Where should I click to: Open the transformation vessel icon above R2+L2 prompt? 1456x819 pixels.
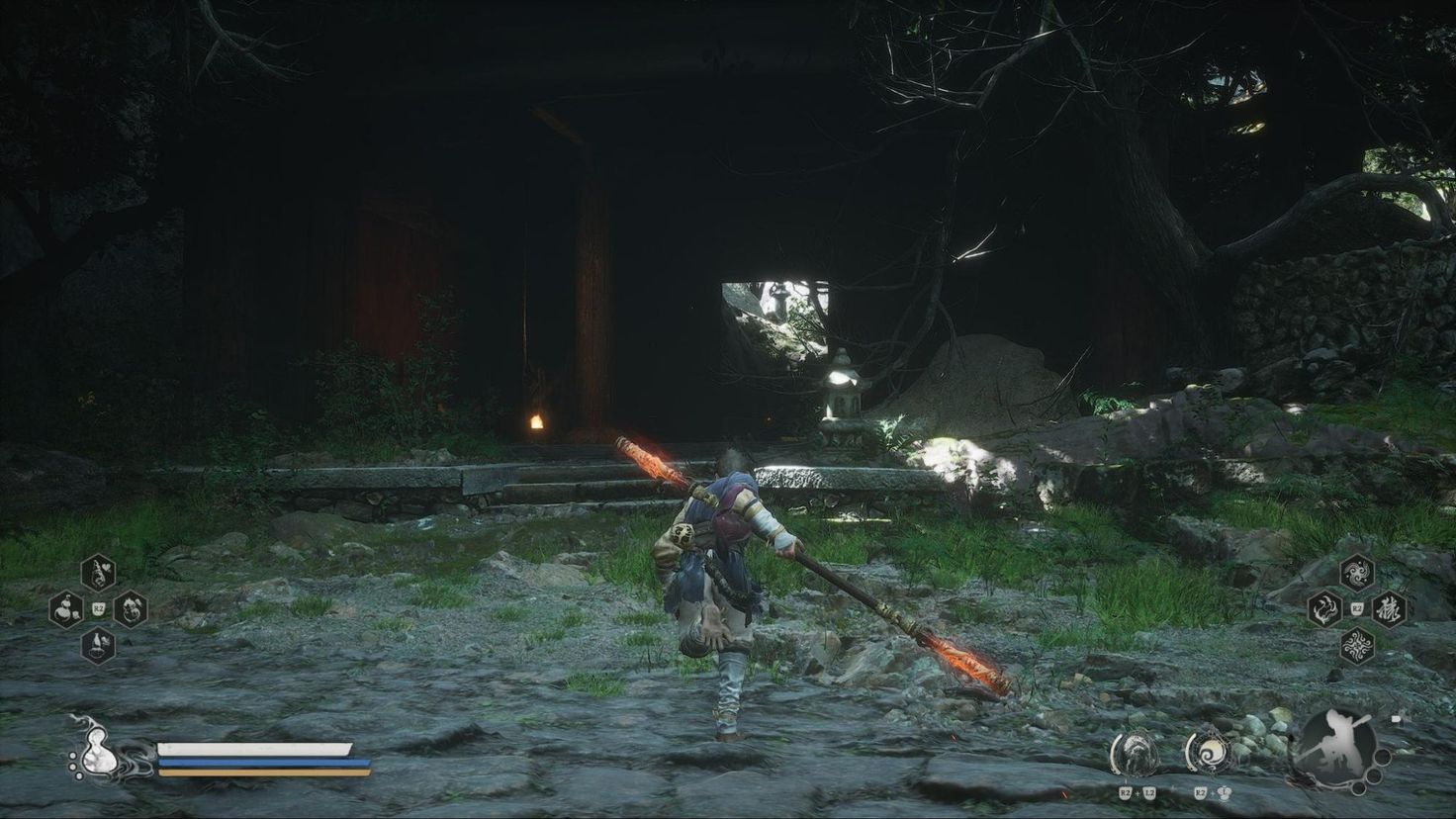(1136, 753)
